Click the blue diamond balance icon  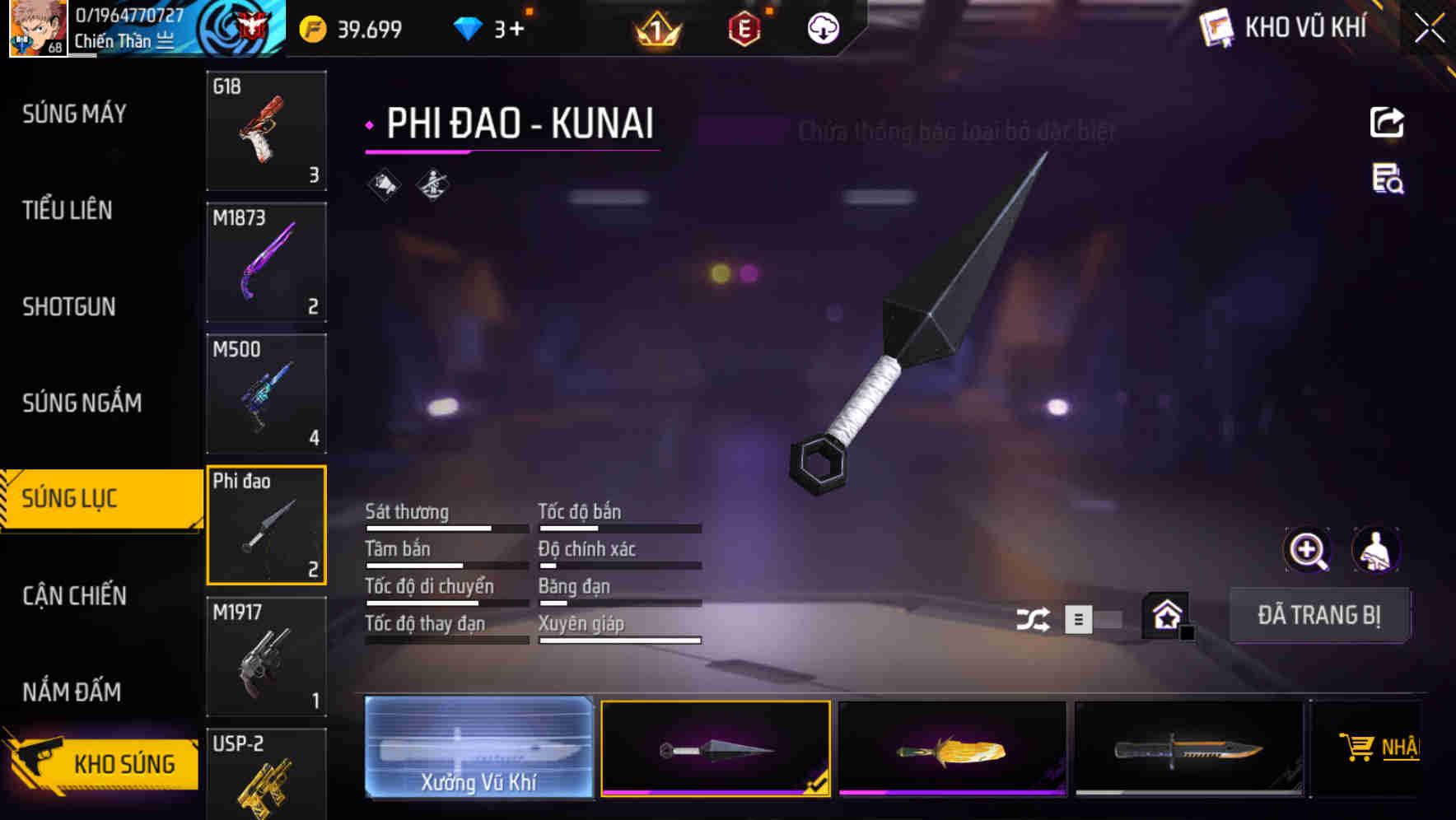[468, 28]
